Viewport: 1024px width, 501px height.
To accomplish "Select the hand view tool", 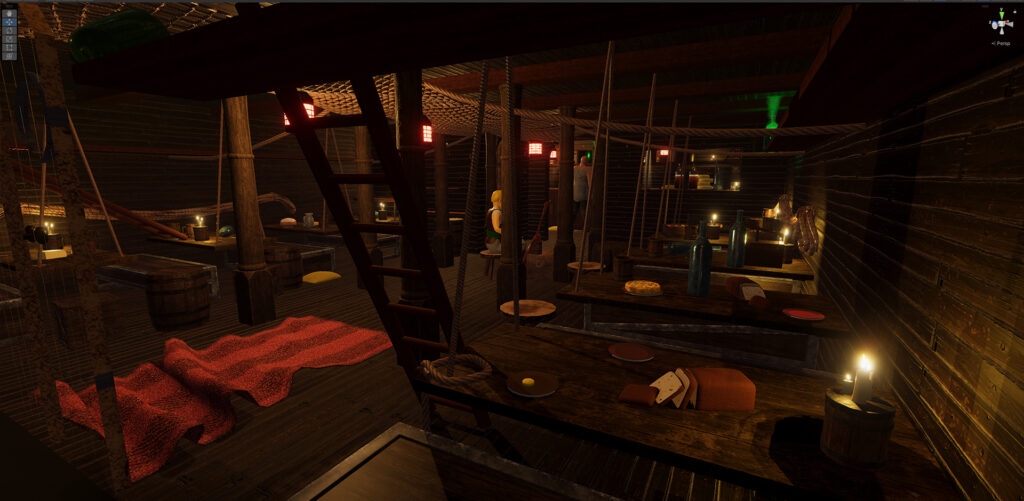I will tap(9, 13).
